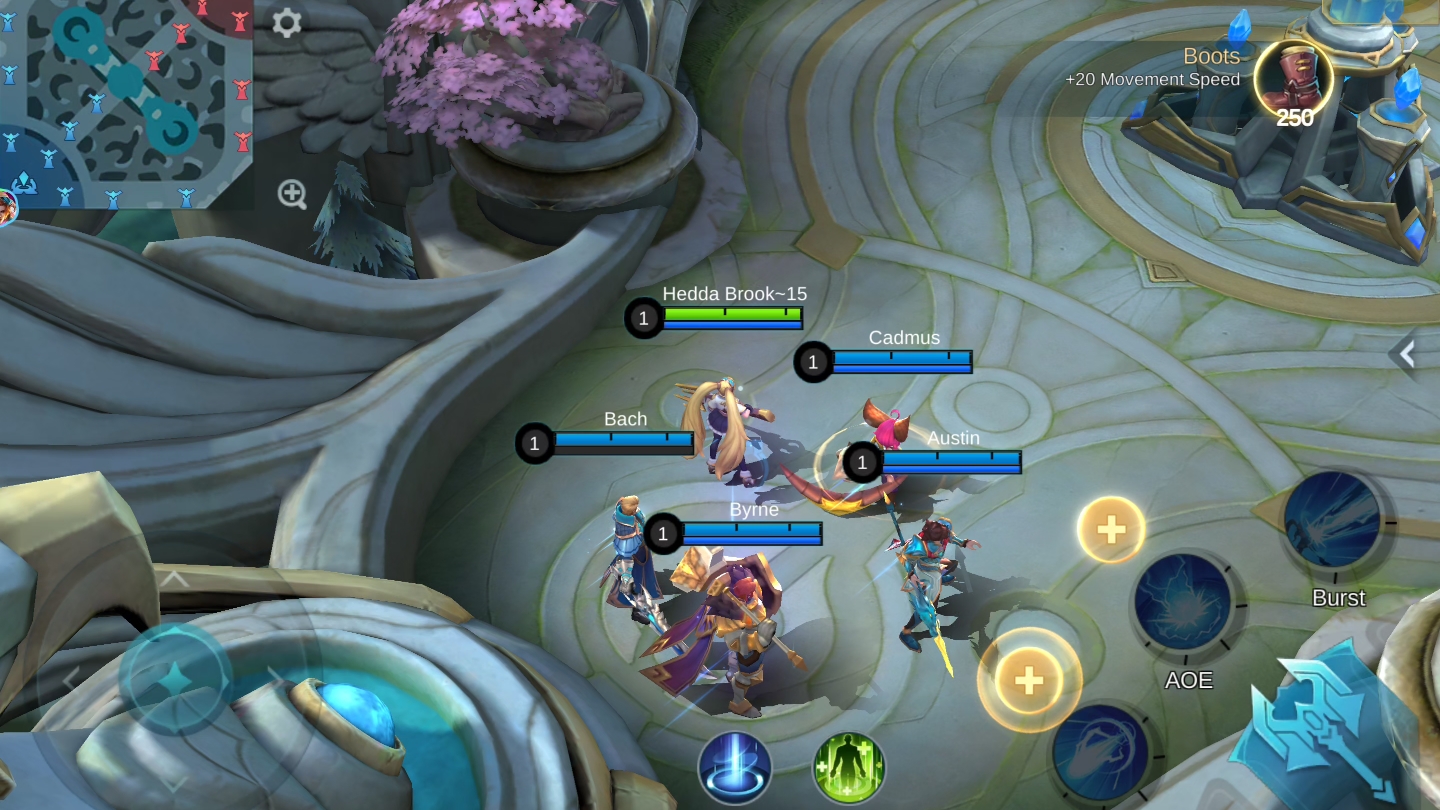Open the settings gear menu
This screenshot has height=810, width=1440.
coord(287,23)
